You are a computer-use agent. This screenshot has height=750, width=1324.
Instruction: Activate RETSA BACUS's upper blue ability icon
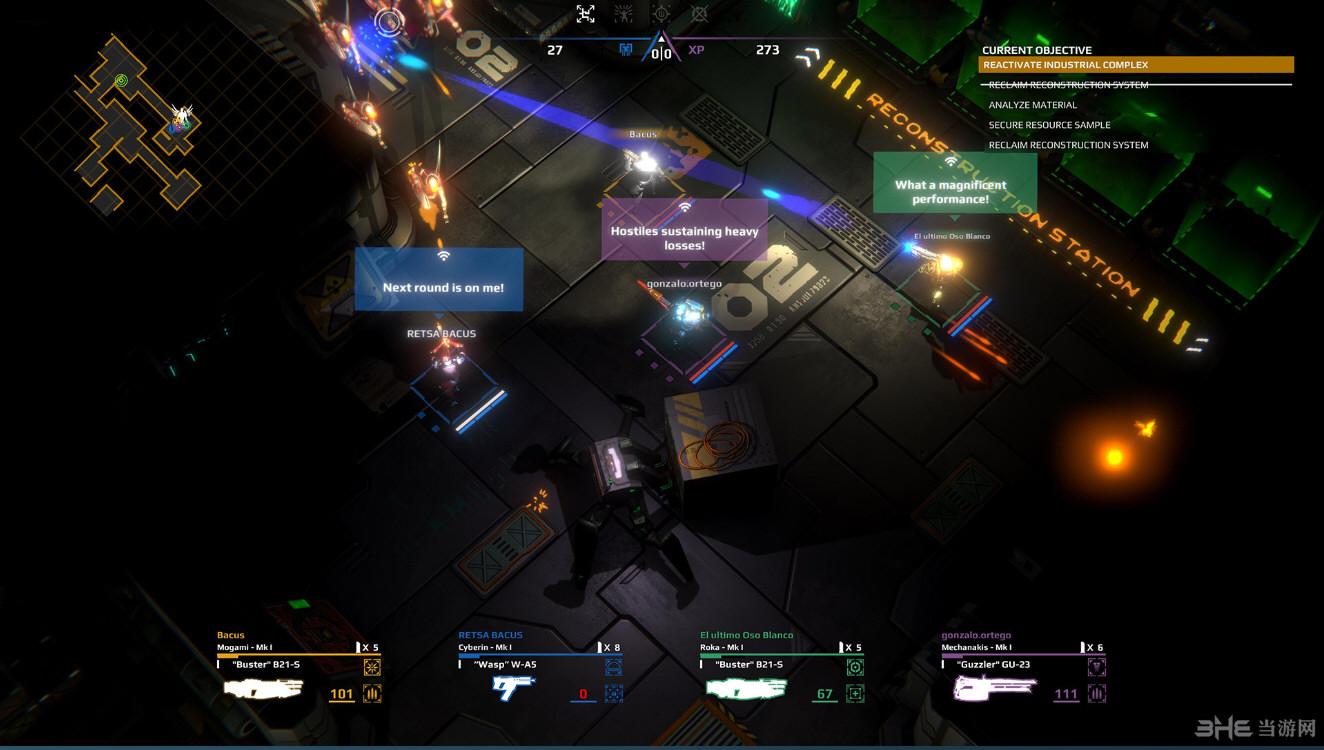tap(613, 667)
